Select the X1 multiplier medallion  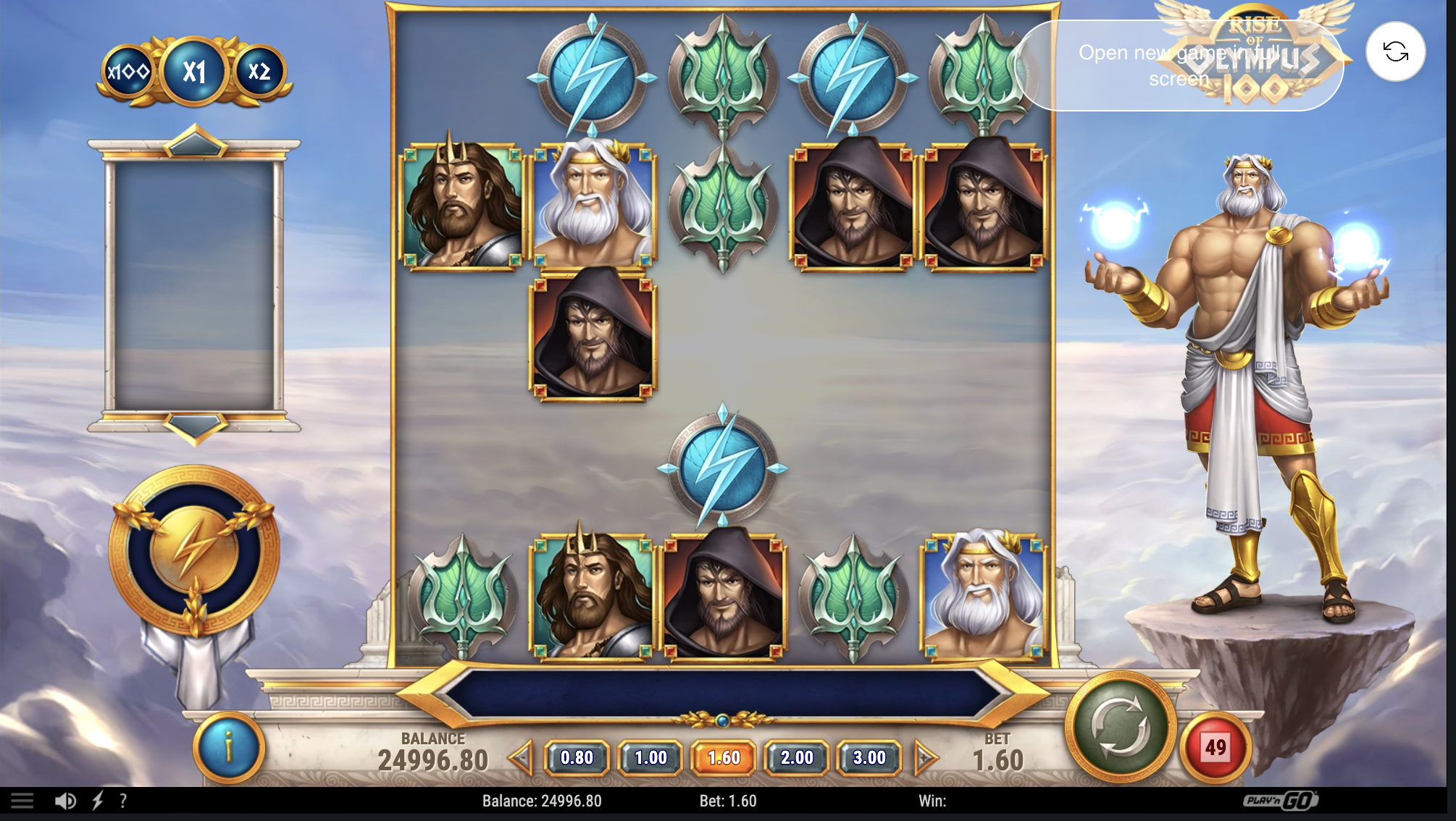pyautogui.click(x=193, y=70)
